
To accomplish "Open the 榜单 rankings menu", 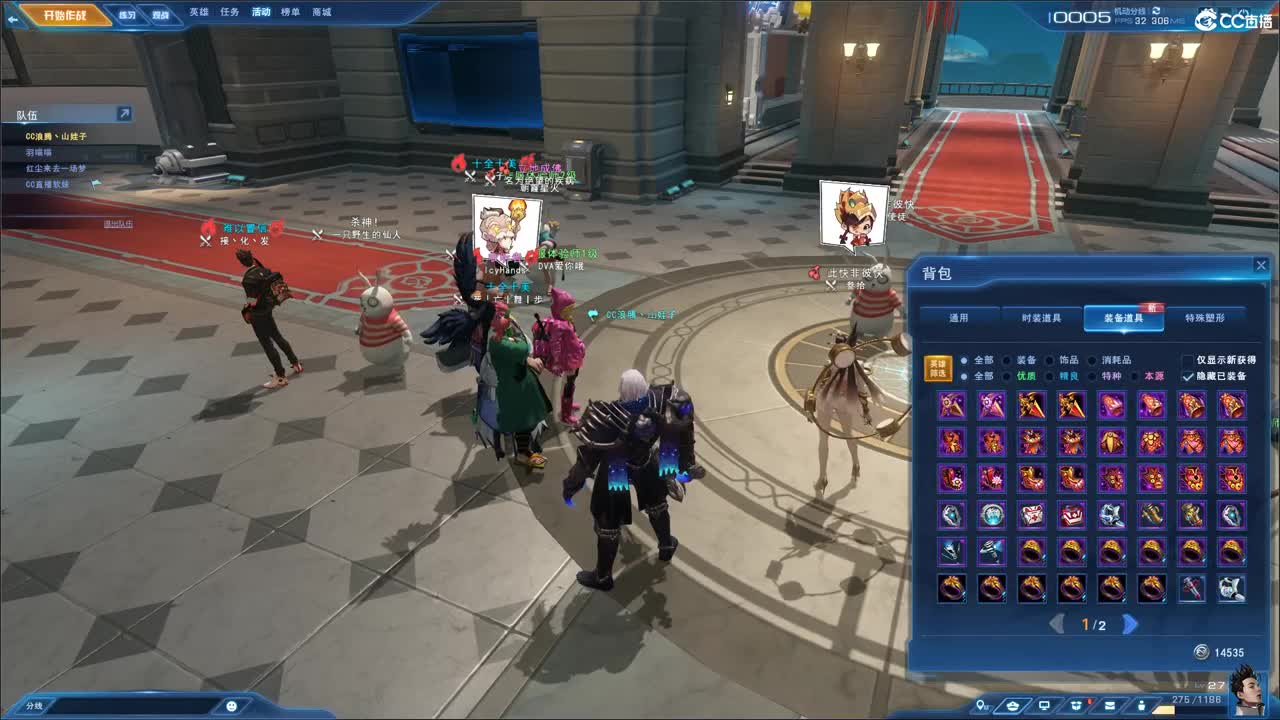I will [291, 12].
